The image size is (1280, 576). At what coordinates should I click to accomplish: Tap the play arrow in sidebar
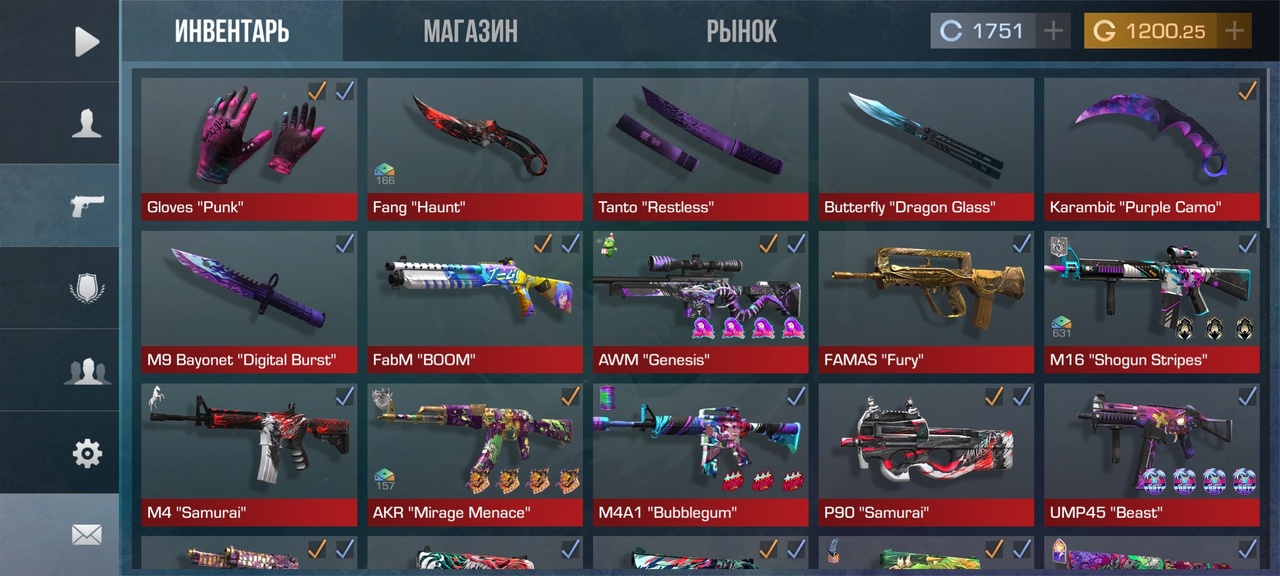click(x=87, y=41)
